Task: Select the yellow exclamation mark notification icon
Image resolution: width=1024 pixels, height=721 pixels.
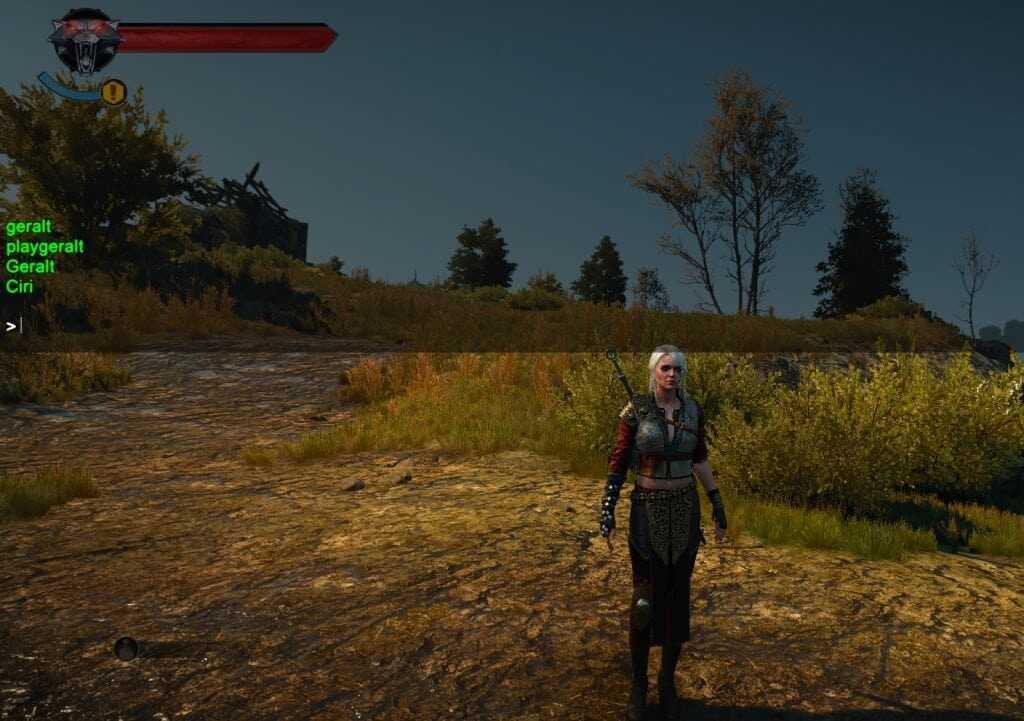Action: coord(113,93)
